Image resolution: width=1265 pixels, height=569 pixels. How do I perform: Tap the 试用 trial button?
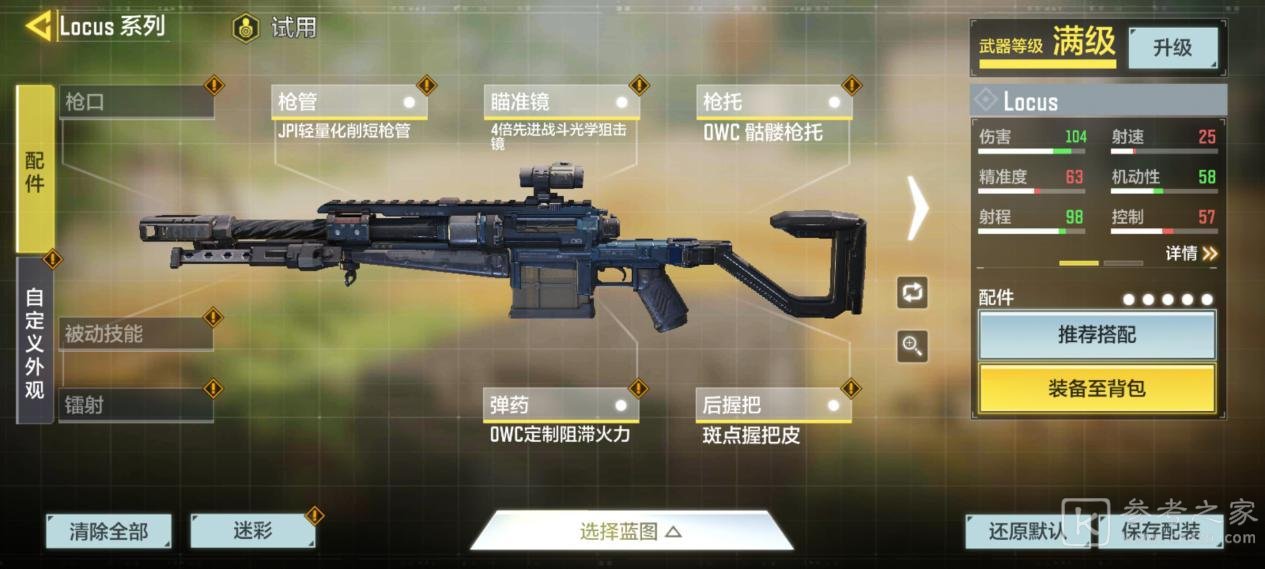[x=277, y=28]
